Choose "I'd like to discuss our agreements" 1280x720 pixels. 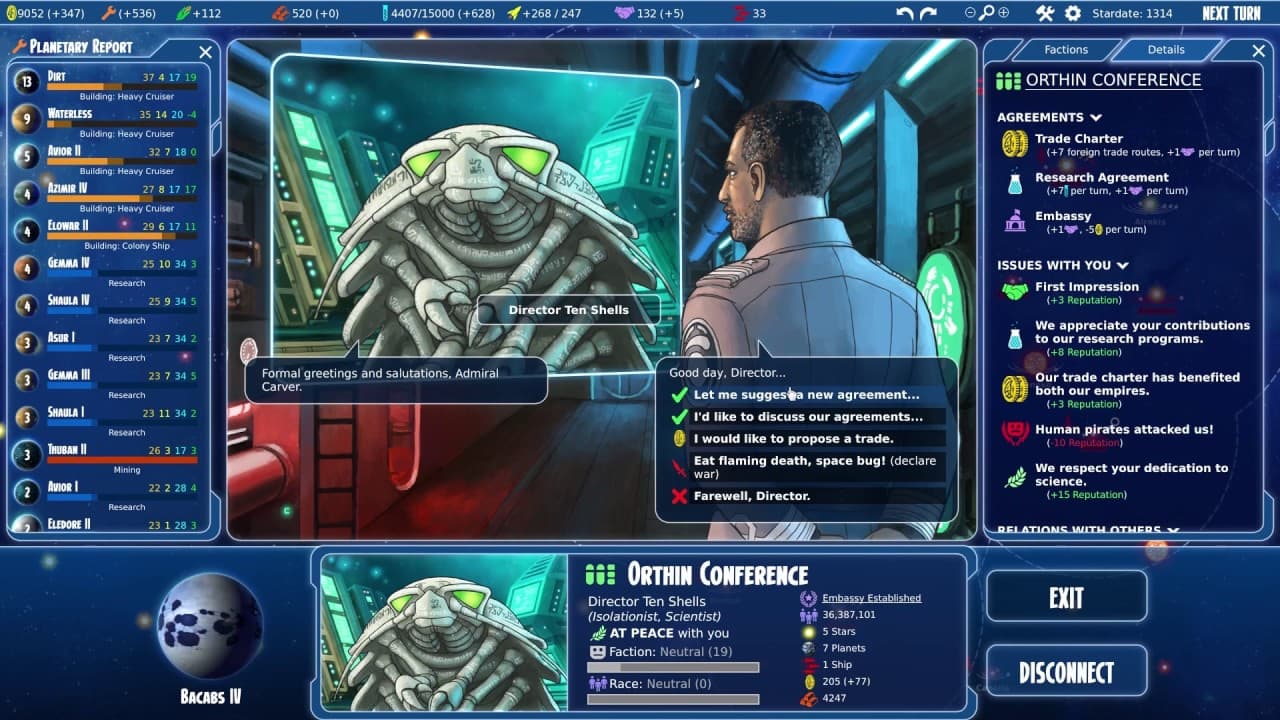point(808,417)
